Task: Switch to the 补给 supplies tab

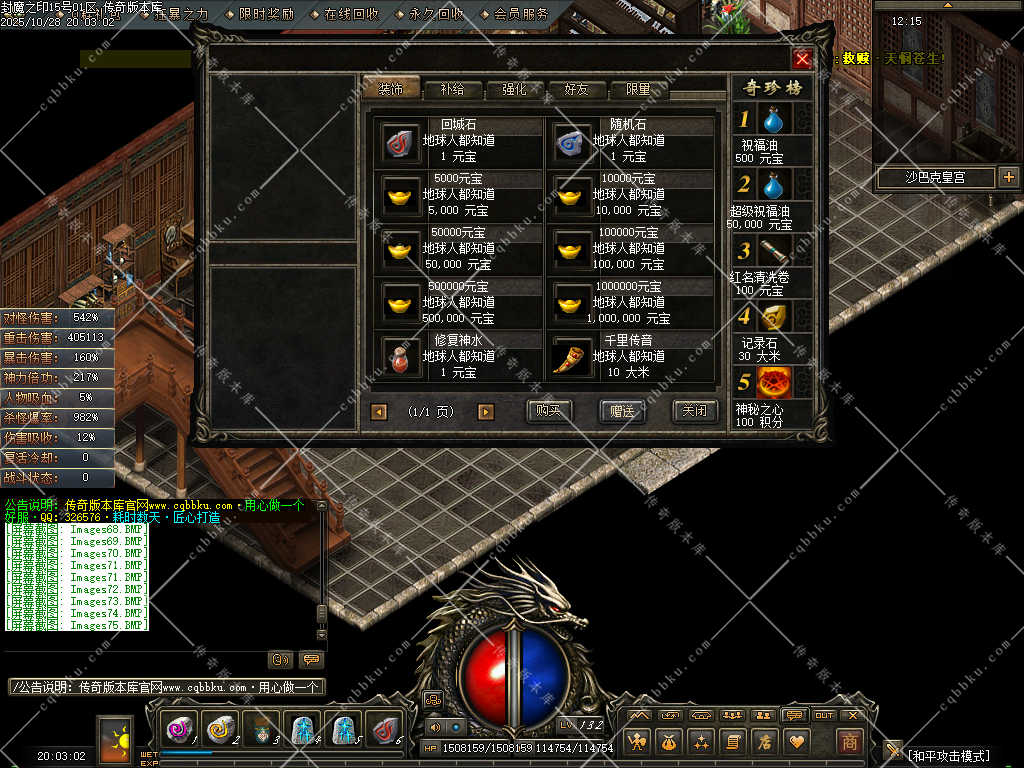Action: (x=451, y=89)
